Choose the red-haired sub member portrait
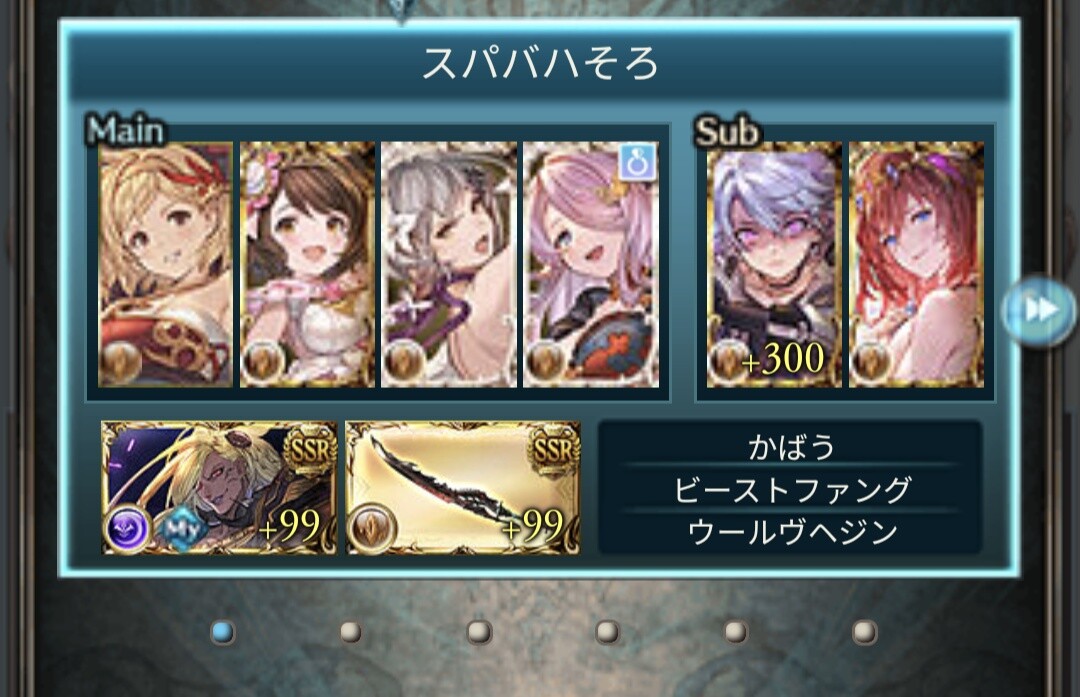 tap(916, 264)
